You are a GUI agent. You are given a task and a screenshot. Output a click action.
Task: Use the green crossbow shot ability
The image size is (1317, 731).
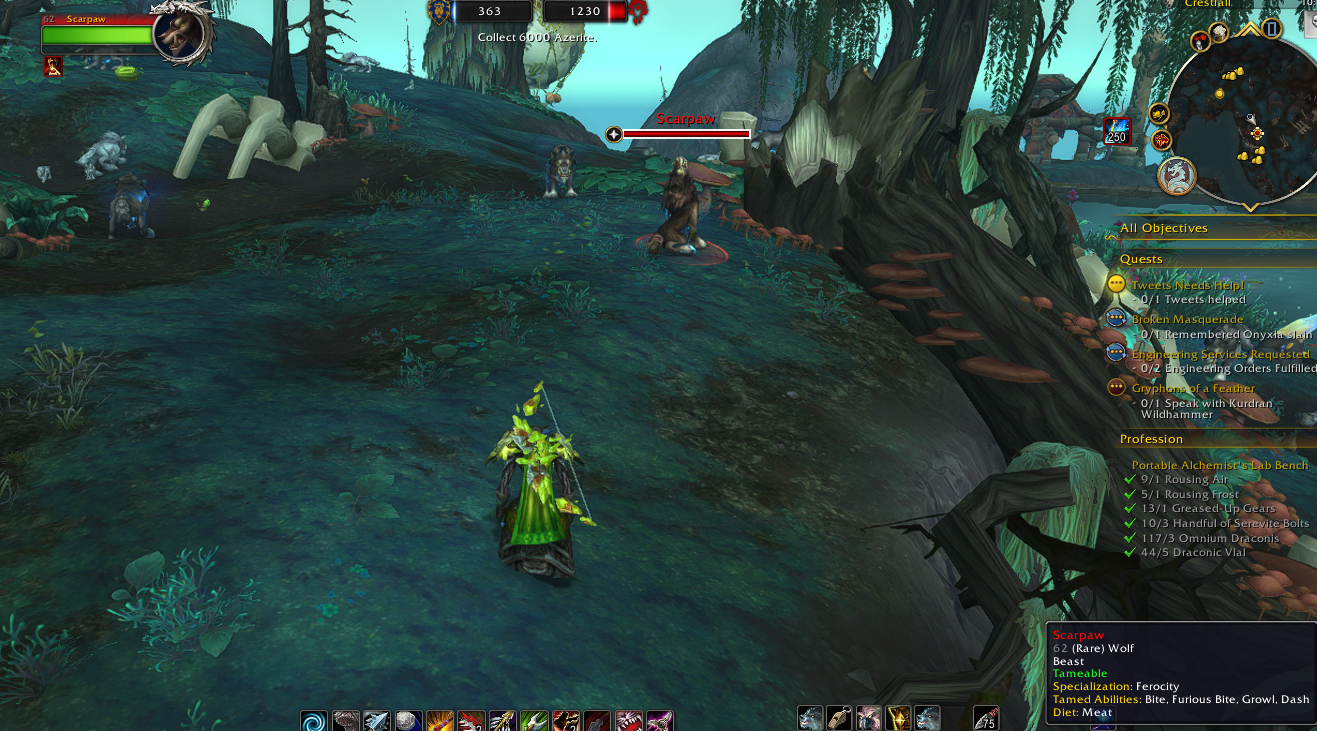pos(534,721)
